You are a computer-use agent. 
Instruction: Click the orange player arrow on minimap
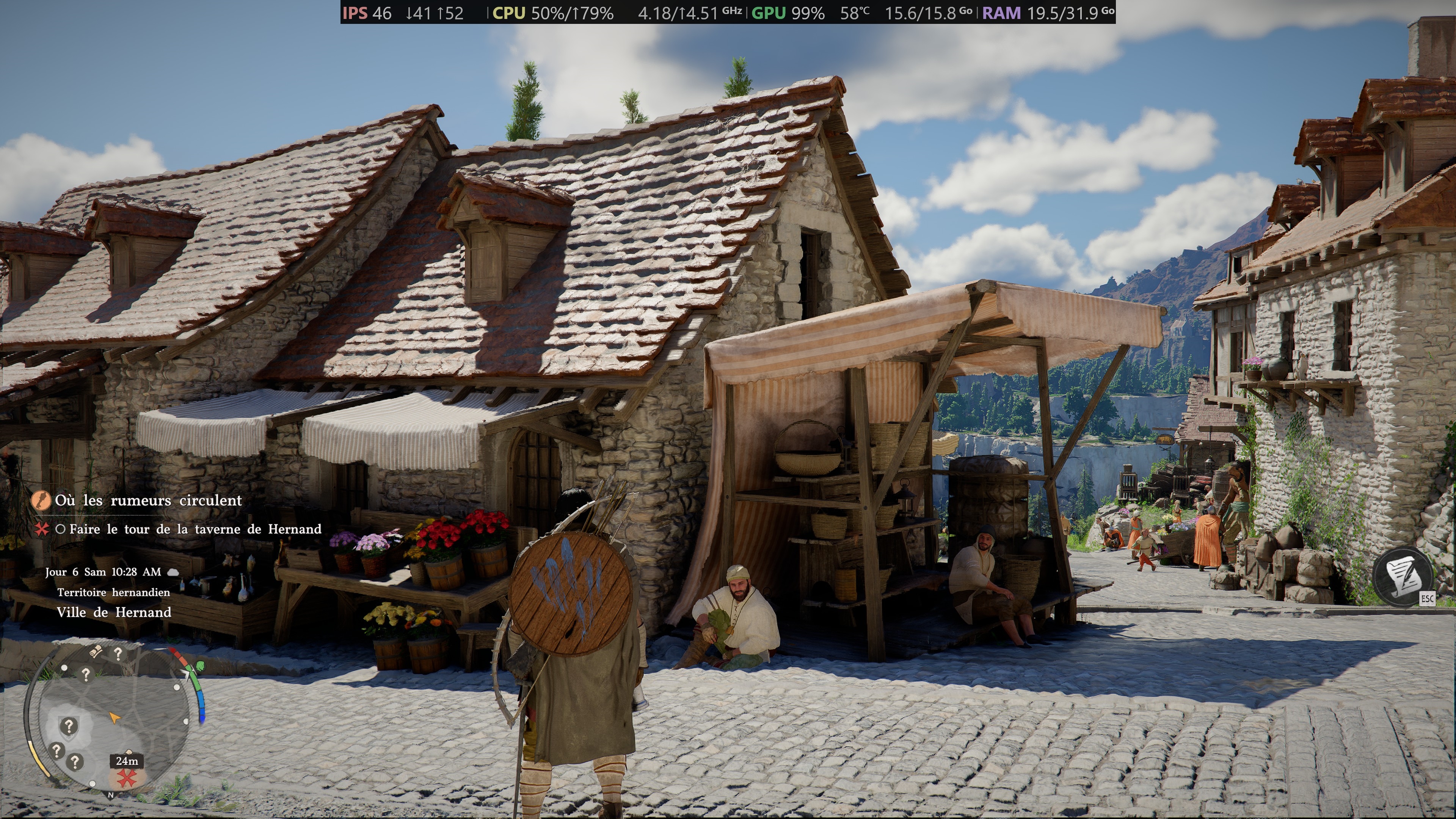[x=115, y=718]
